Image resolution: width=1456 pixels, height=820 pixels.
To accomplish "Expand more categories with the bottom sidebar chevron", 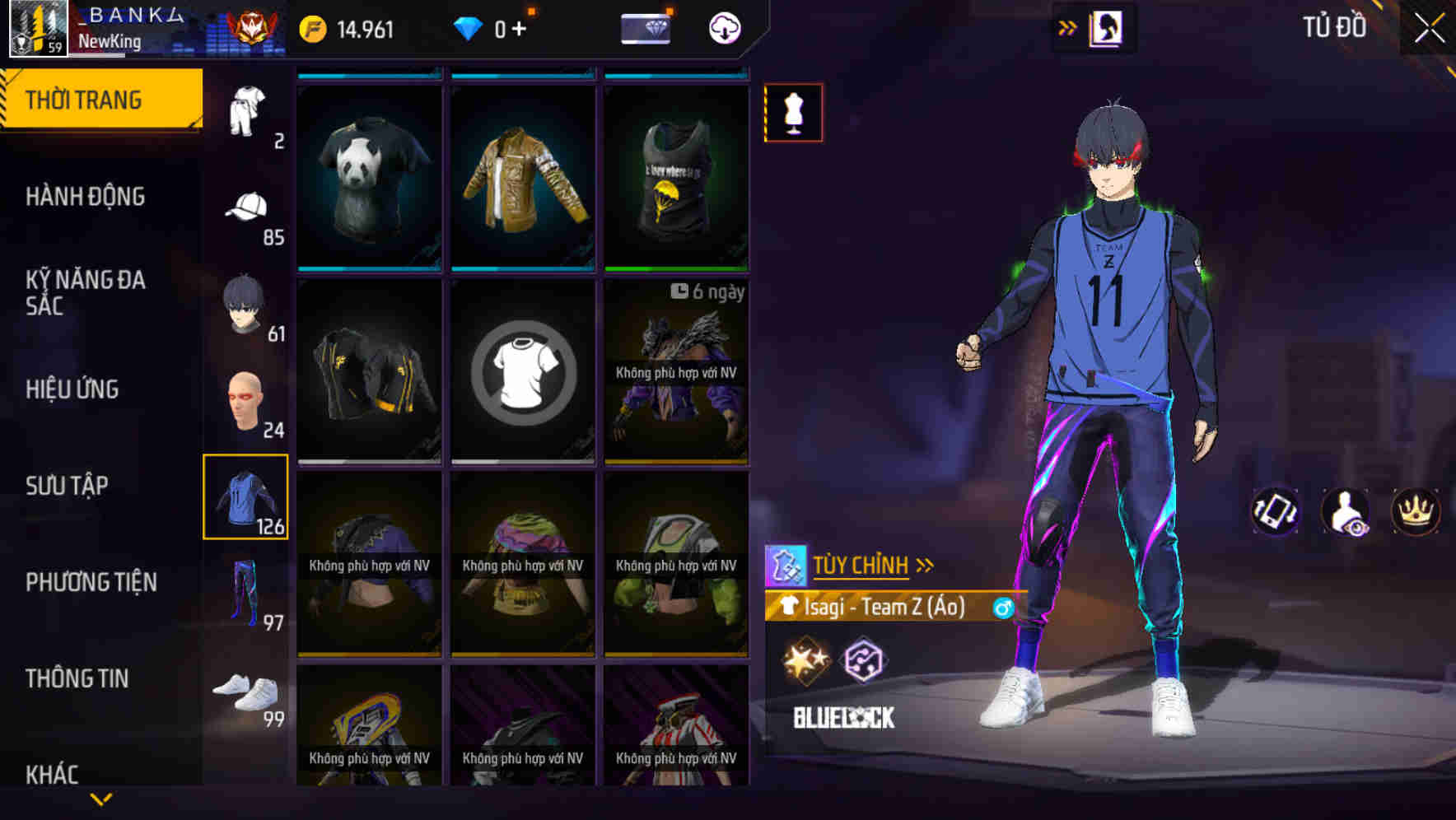I will pyautogui.click(x=101, y=798).
